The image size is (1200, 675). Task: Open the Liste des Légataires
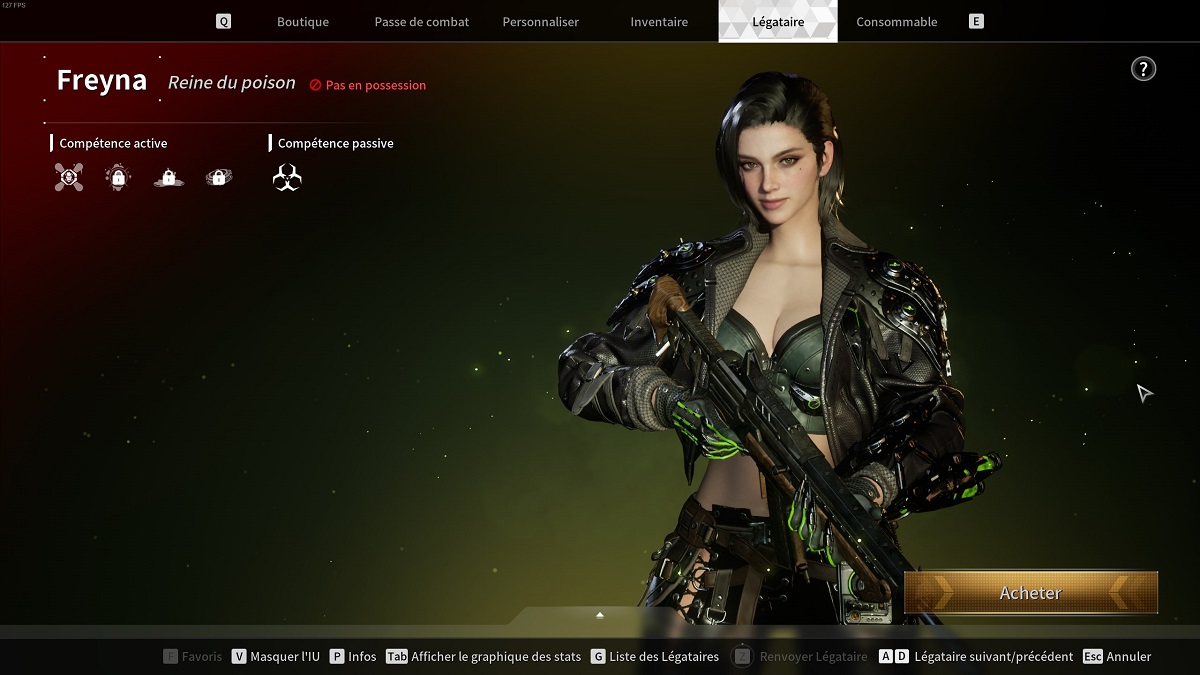click(x=655, y=657)
